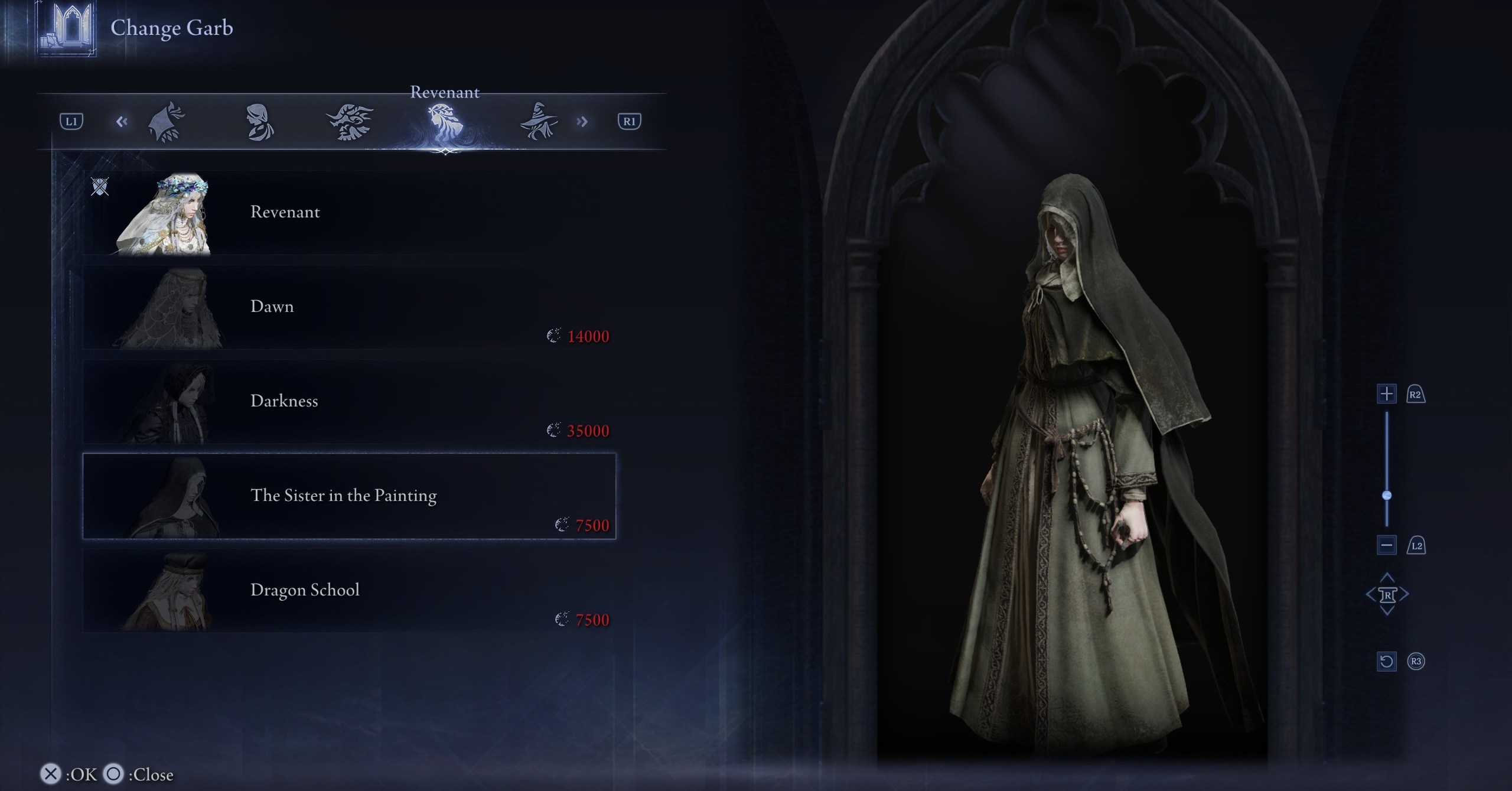
Task: Open the hooded figure character tab
Action: point(167,122)
